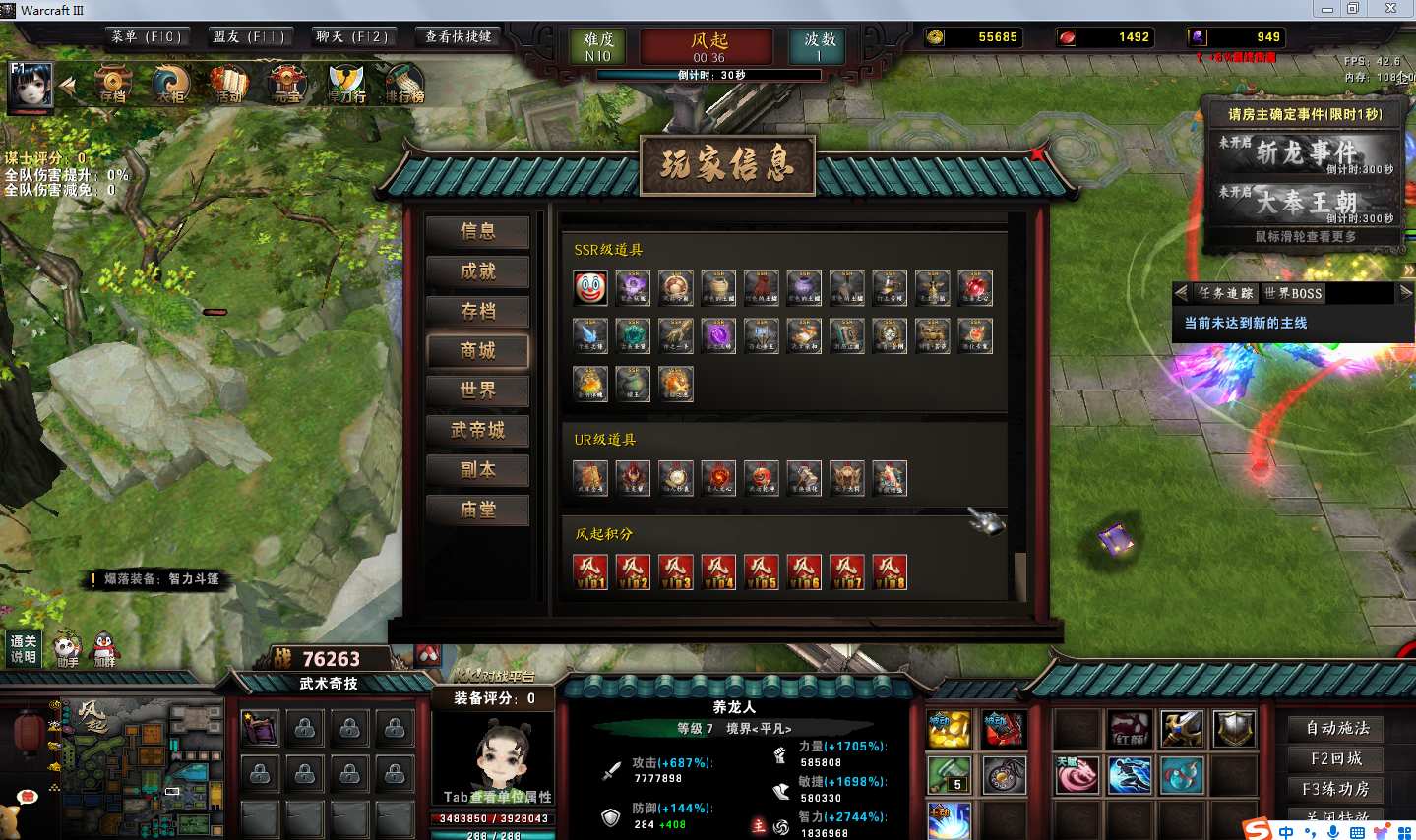Click the 查看快捷键 shortcut button
The width and height of the screenshot is (1416, 840).
[x=458, y=37]
